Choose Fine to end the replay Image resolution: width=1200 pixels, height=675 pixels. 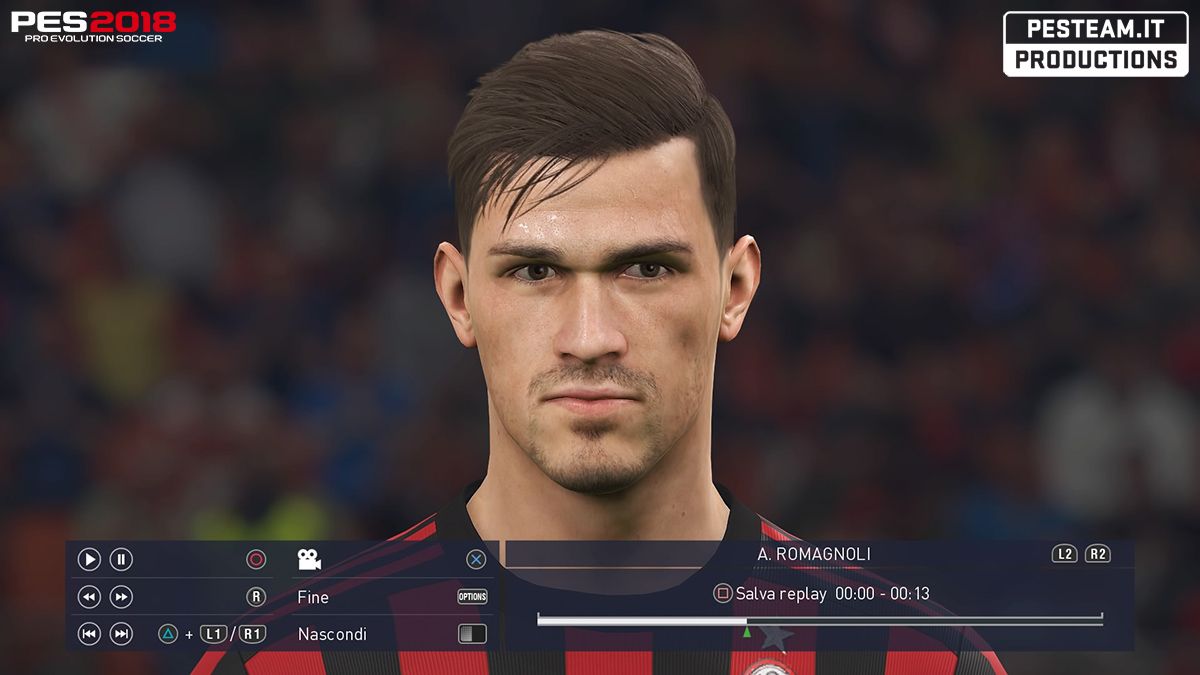tap(313, 597)
